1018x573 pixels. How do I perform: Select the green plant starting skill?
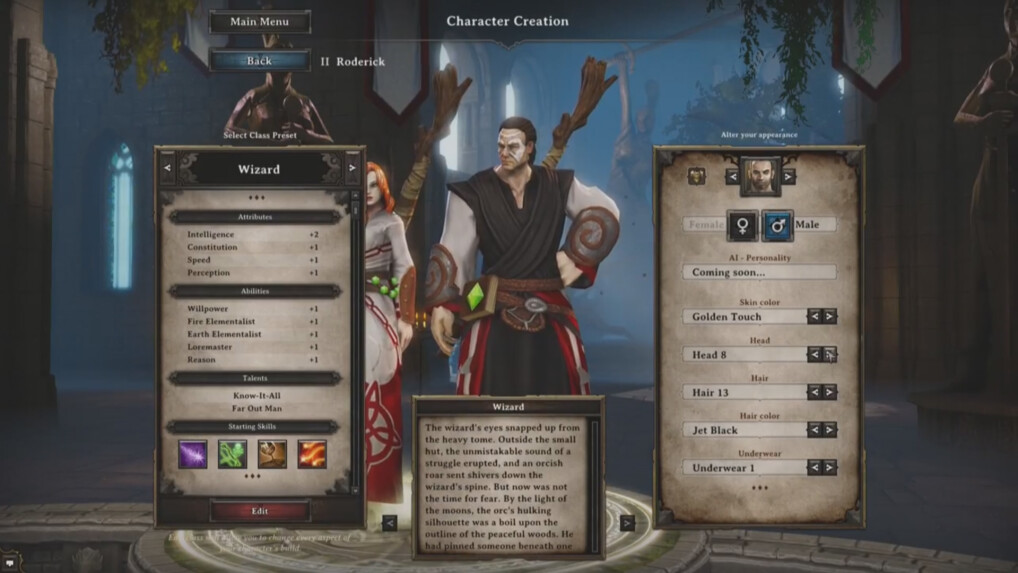tap(233, 454)
